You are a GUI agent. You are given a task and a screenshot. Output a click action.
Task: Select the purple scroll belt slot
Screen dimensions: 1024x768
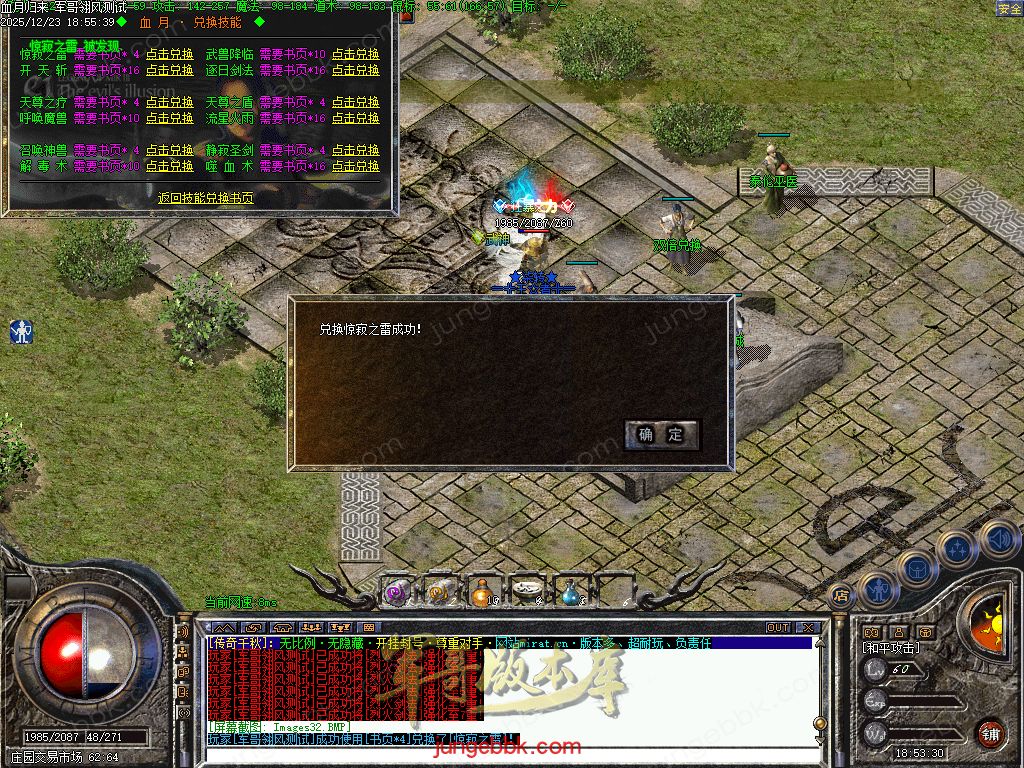tap(396, 592)
